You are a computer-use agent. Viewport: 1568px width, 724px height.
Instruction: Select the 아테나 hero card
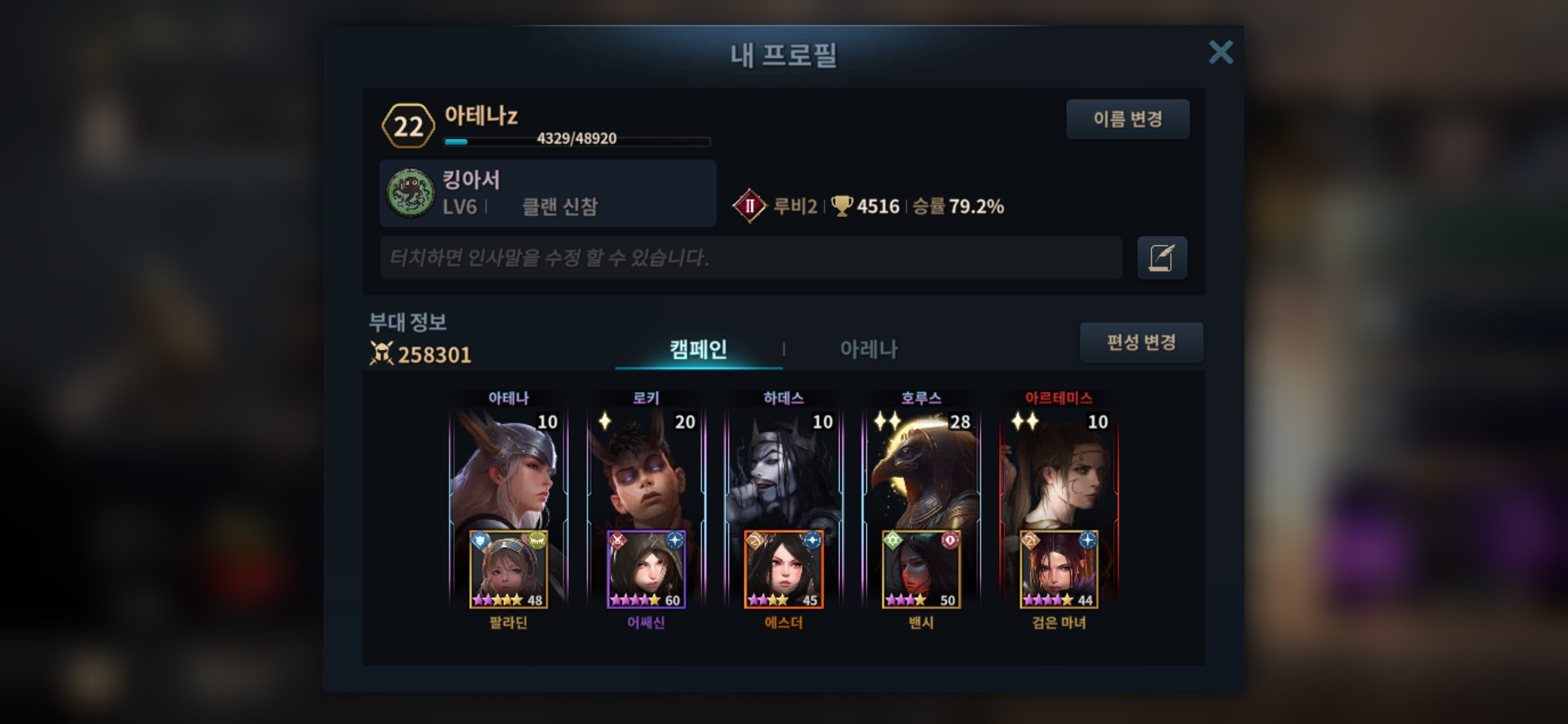(x=508, y=469)
